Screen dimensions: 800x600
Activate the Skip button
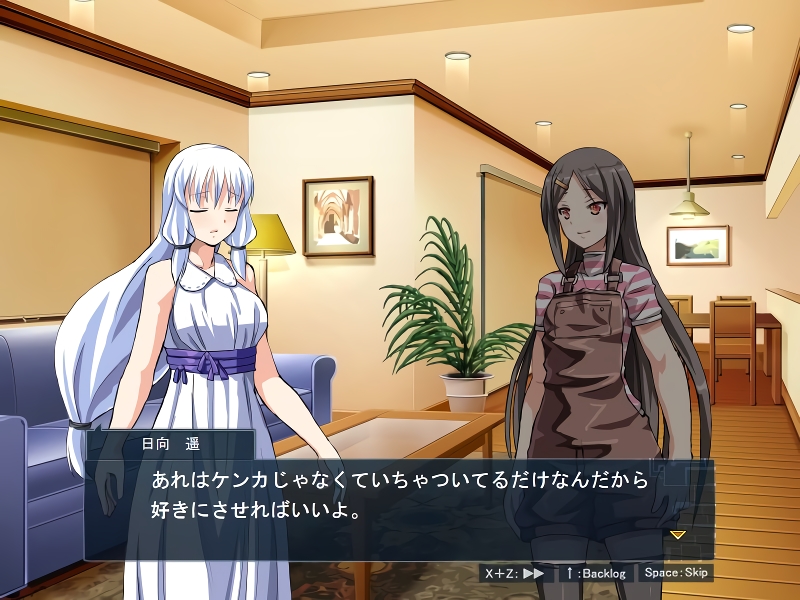tap(676, 573)
